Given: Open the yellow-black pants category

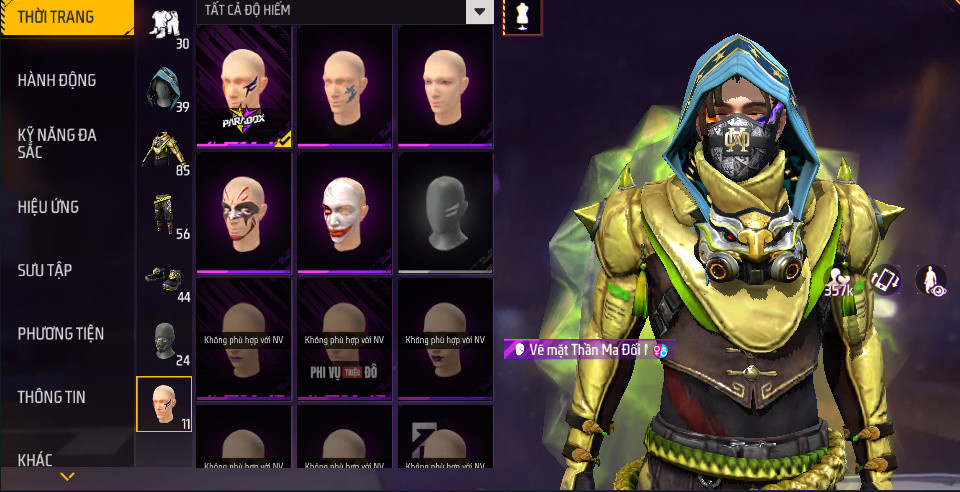Looking at the screenshot, I should coord(164,214).
